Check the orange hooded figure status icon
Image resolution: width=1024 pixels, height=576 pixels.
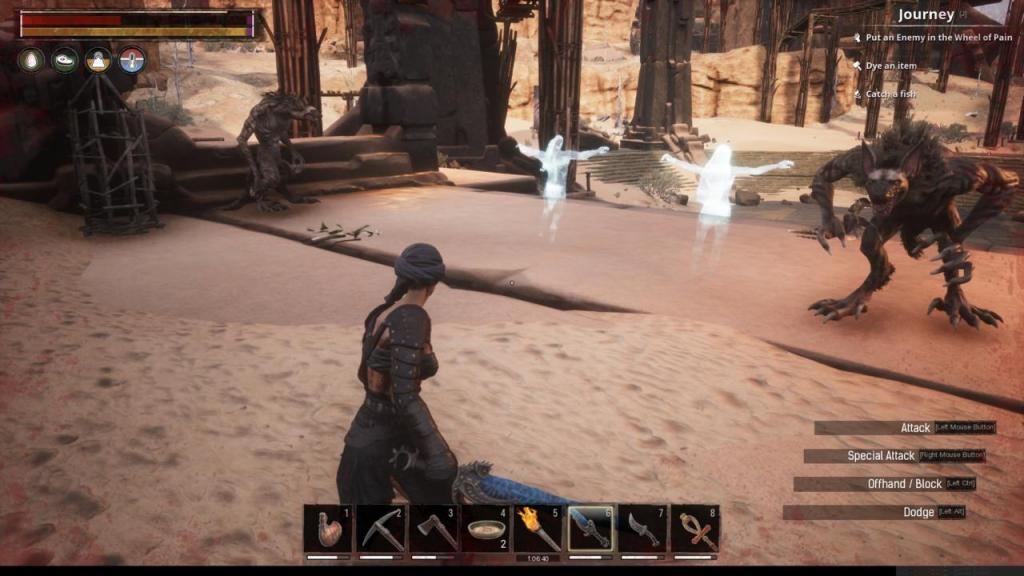[x=98, y=60]
